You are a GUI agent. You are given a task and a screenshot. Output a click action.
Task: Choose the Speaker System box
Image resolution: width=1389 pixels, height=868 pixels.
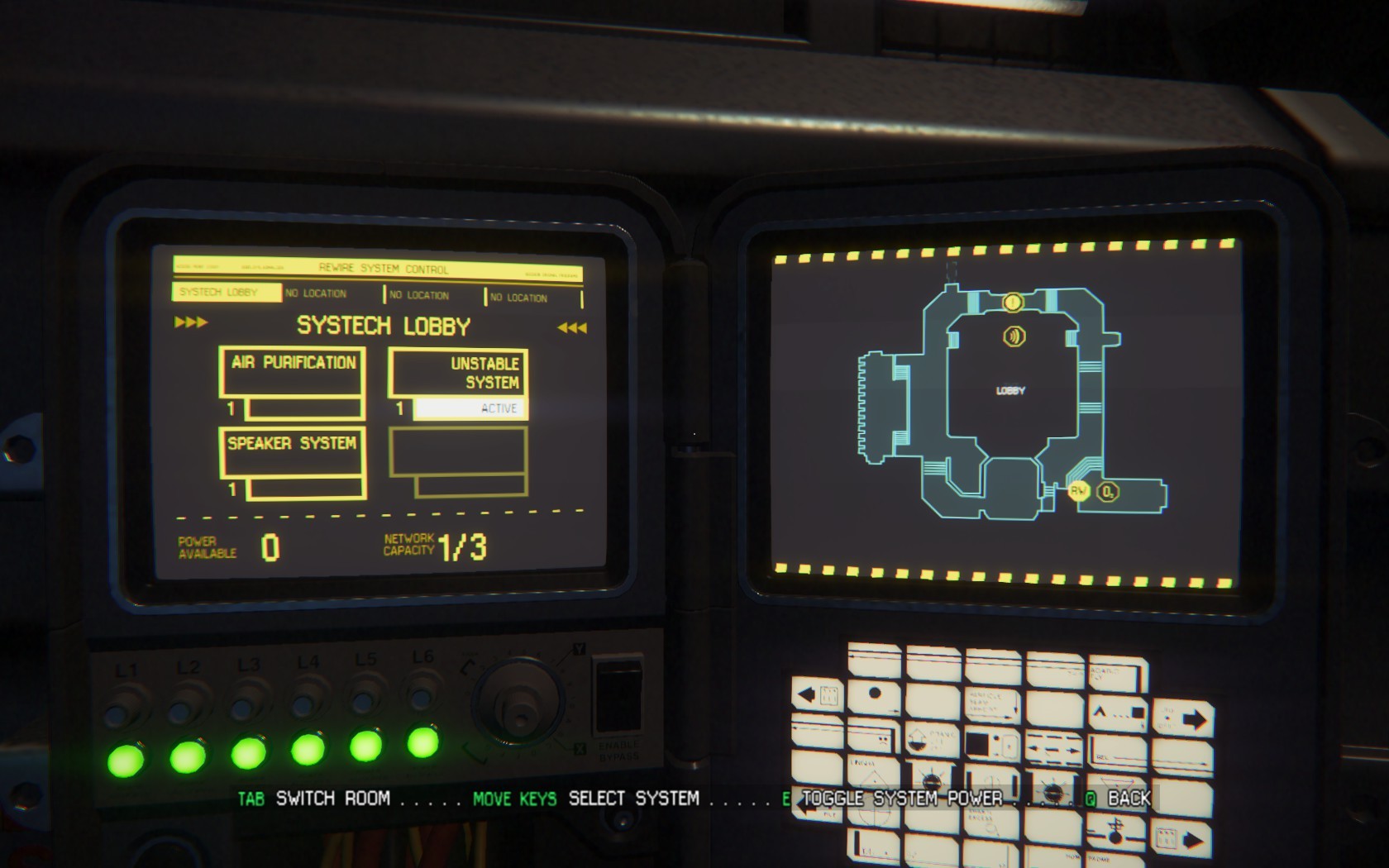pos(292,452)
